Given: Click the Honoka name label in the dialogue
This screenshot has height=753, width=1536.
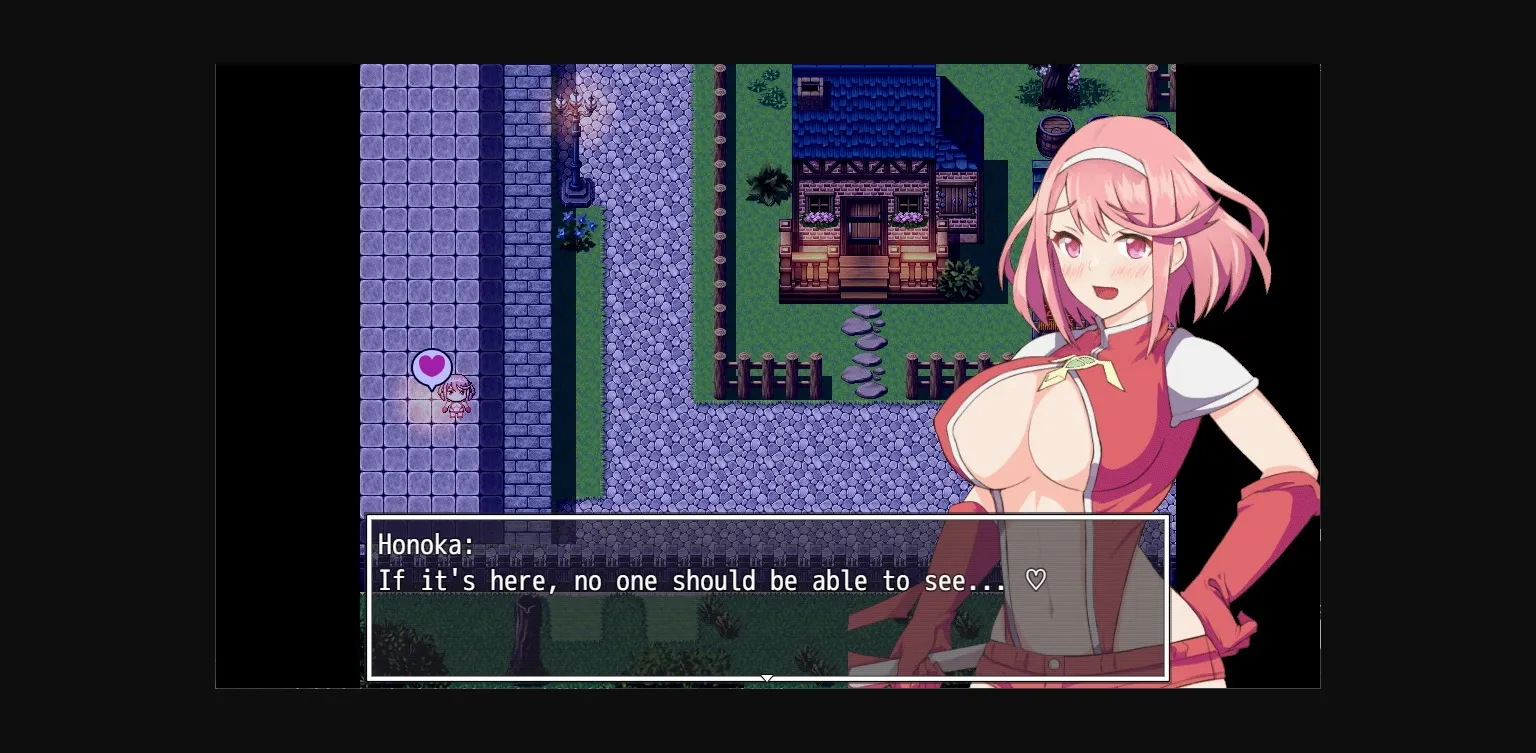Looking at the screenshot, I should coord(424,545).
